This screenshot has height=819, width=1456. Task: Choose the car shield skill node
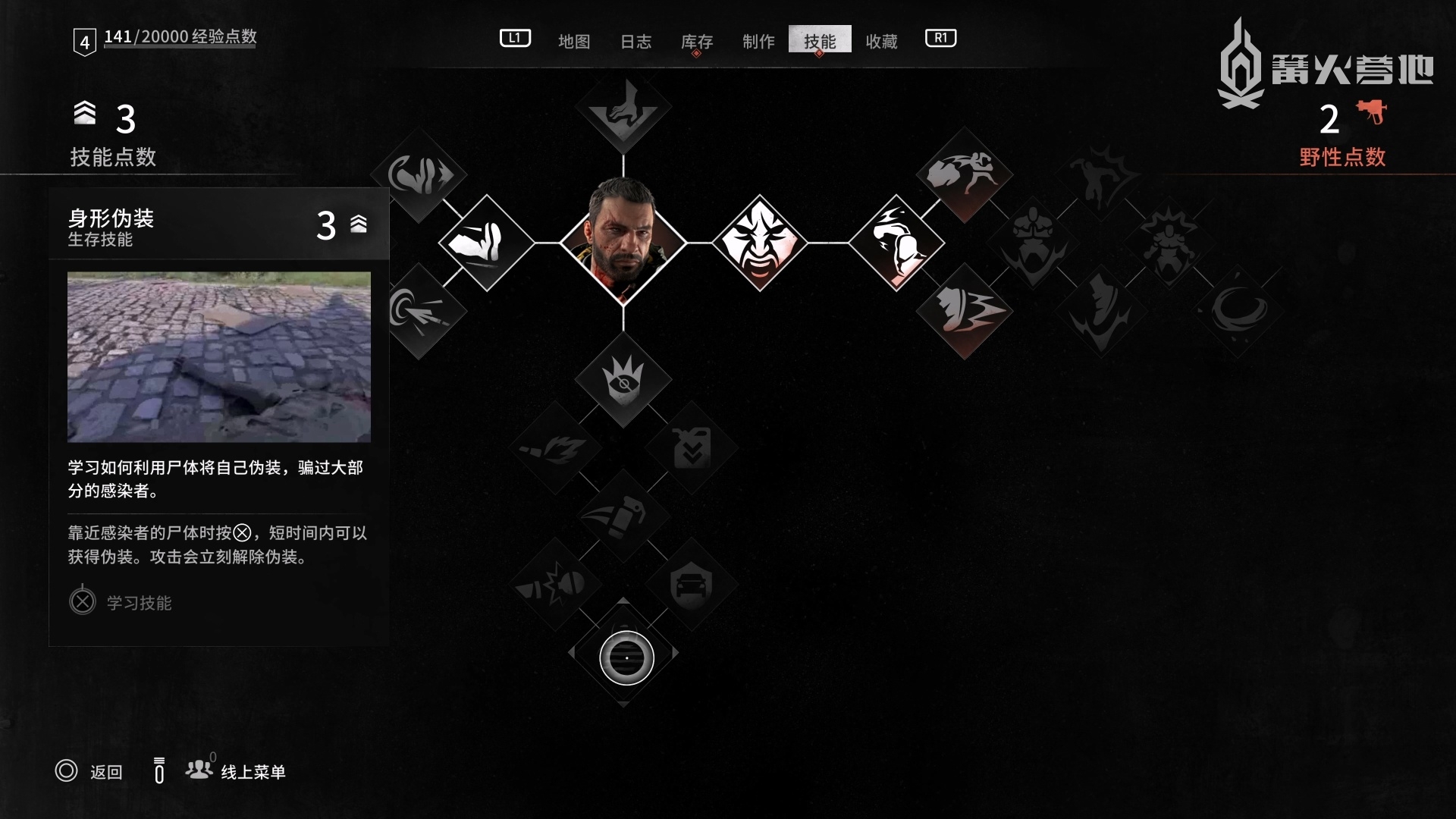pos(692,584)
